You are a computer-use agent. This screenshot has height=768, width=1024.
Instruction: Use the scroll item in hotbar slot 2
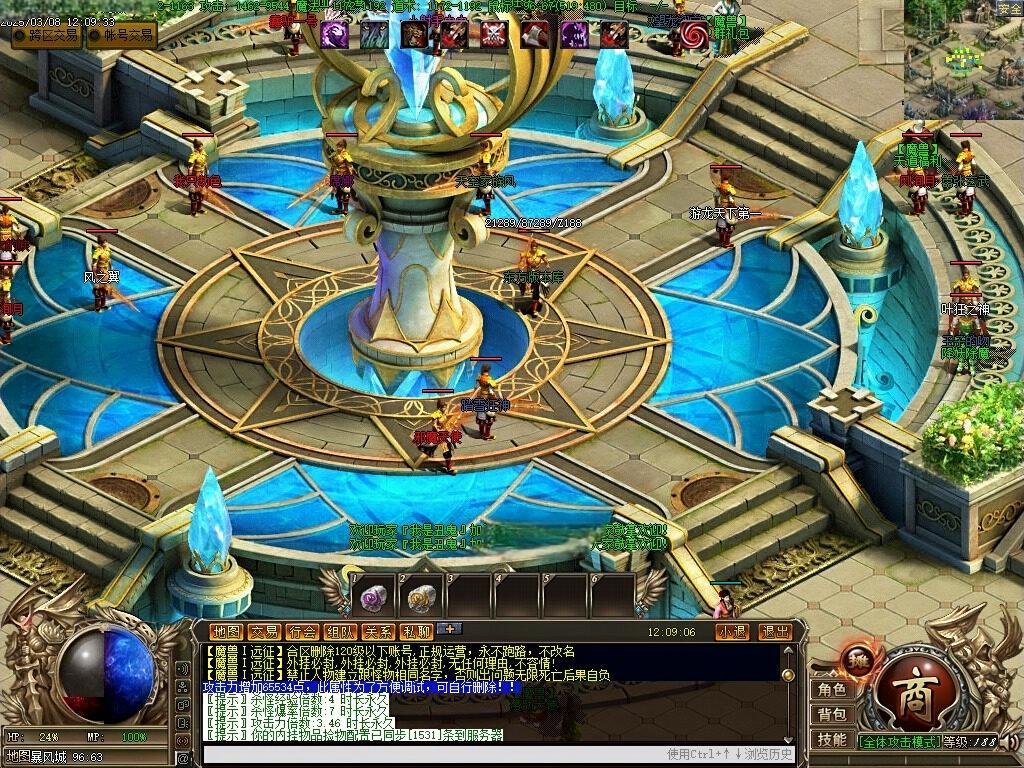click(422, 598)
